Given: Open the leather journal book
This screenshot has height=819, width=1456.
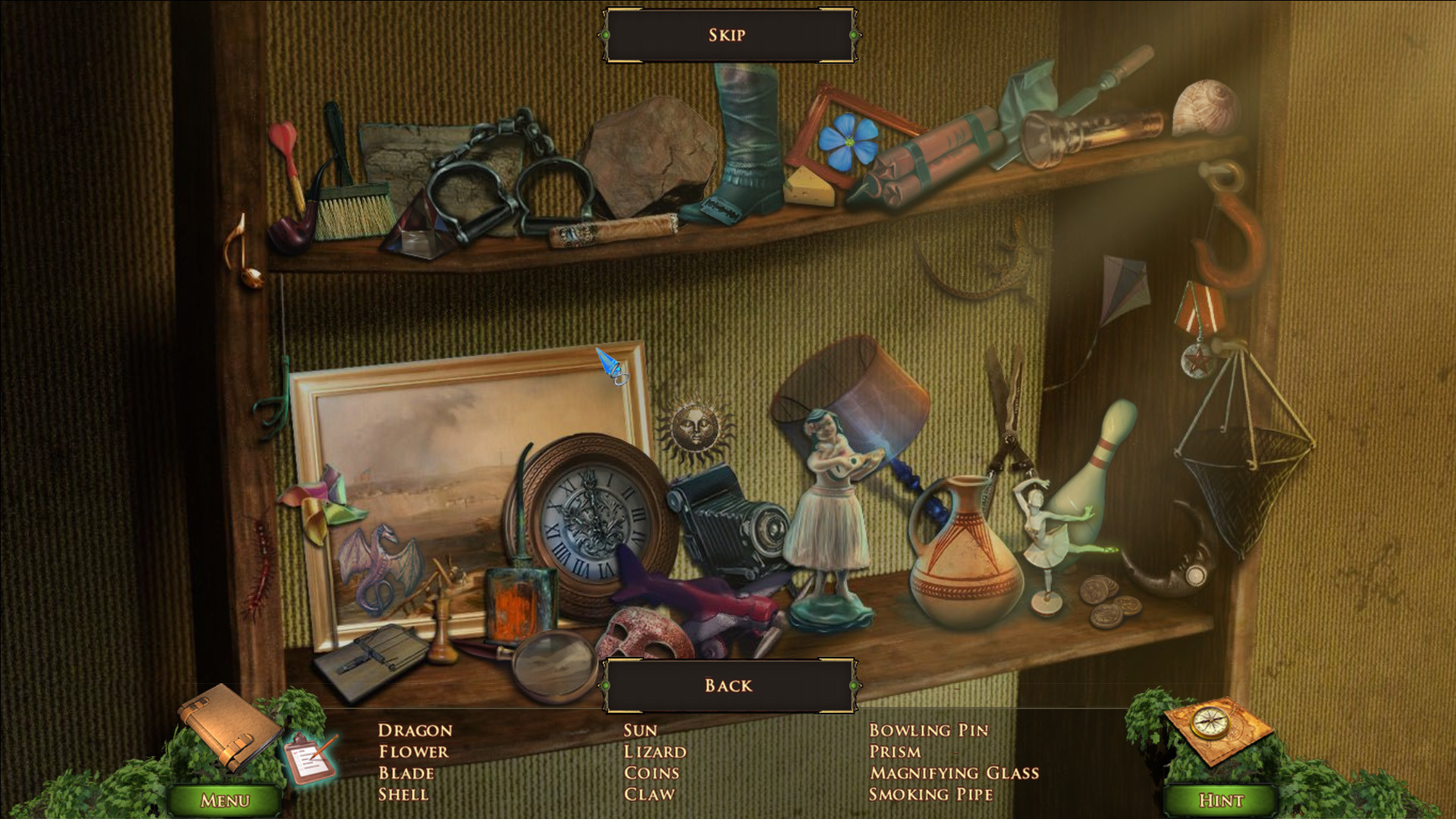Looking at the screenshot, I should [227, 726].
